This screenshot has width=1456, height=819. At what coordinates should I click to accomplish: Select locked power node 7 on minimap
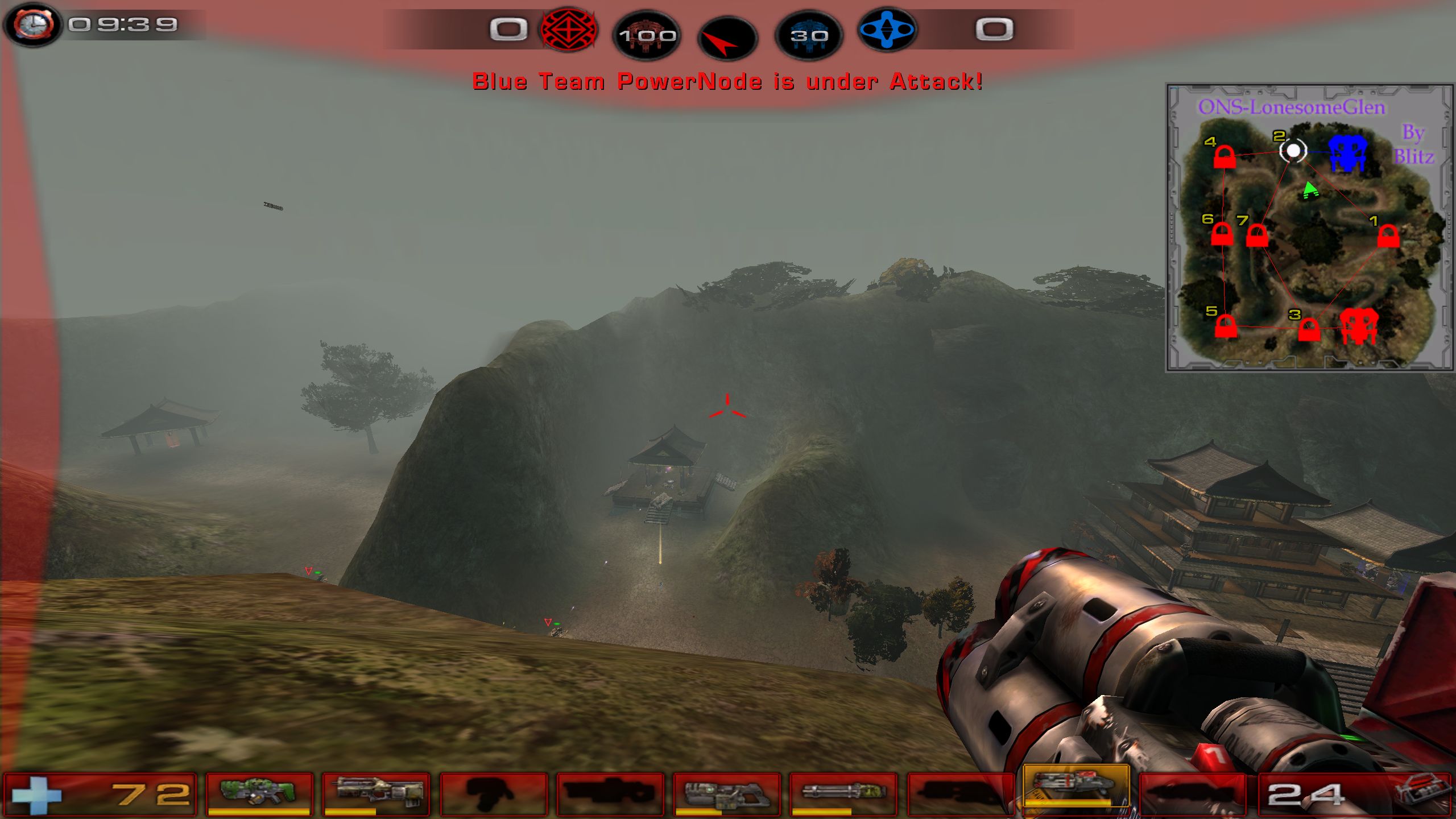click(1256, 235)
